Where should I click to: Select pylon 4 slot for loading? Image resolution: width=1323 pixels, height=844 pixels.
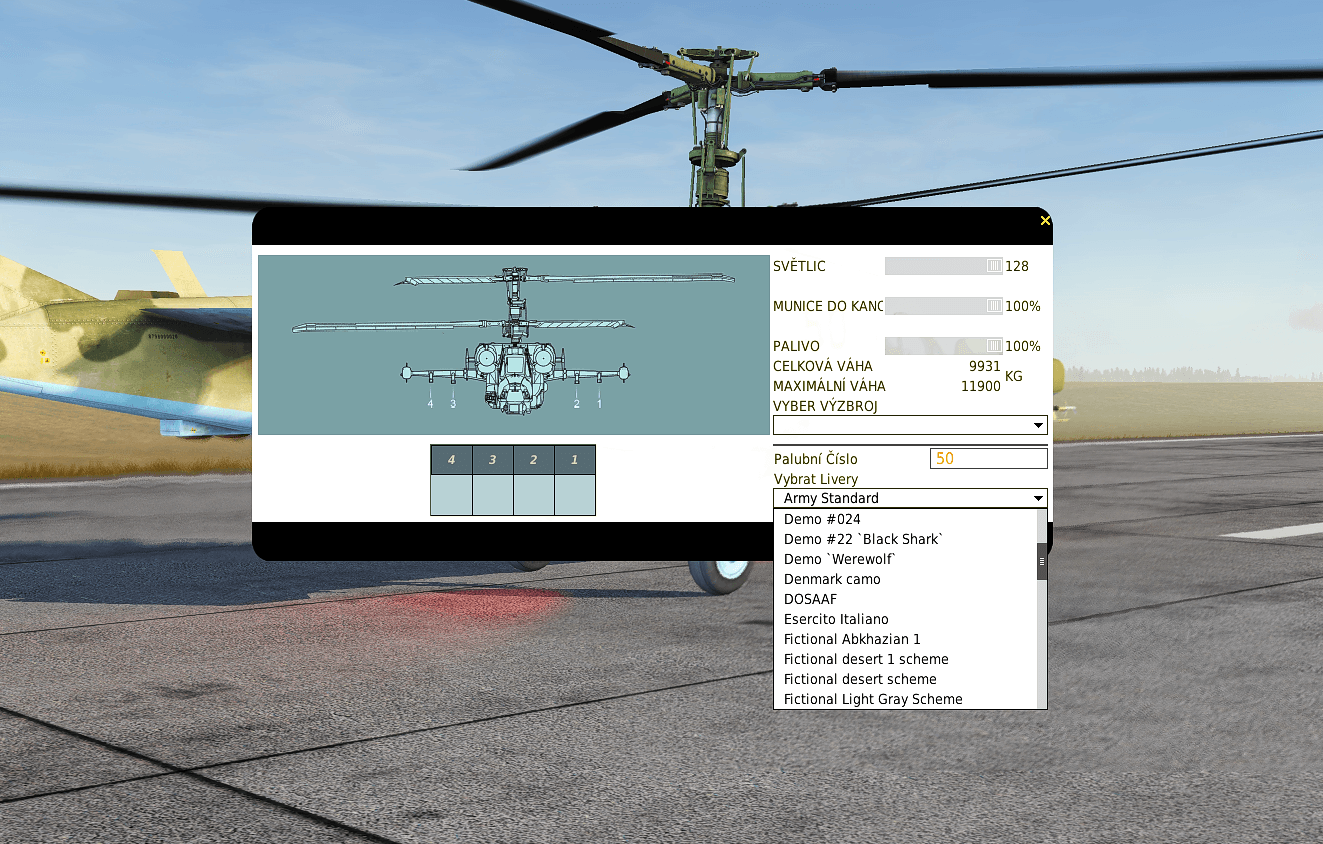tap(452, 496)
